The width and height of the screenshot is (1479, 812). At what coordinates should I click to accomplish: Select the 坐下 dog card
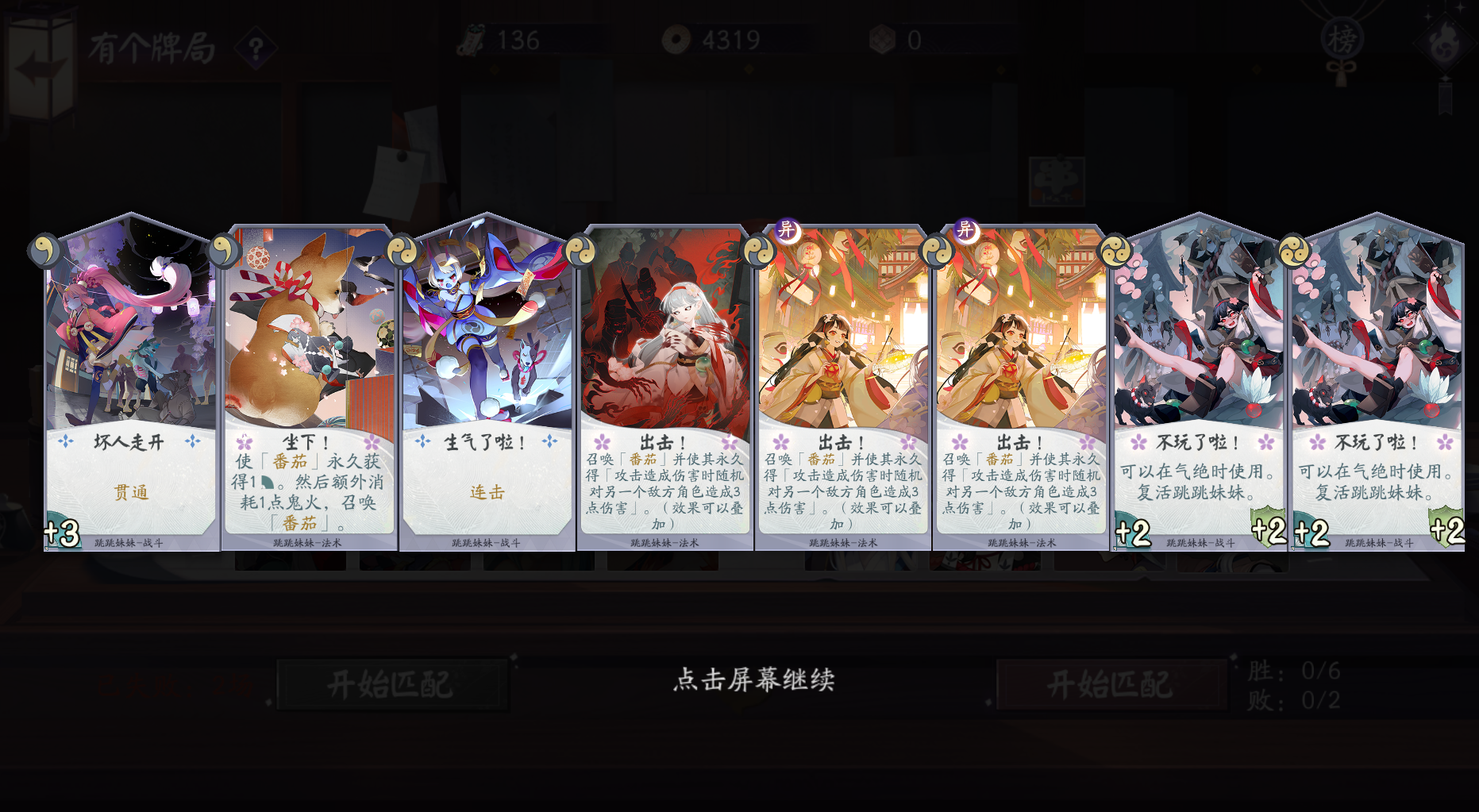tap(309, 373)
